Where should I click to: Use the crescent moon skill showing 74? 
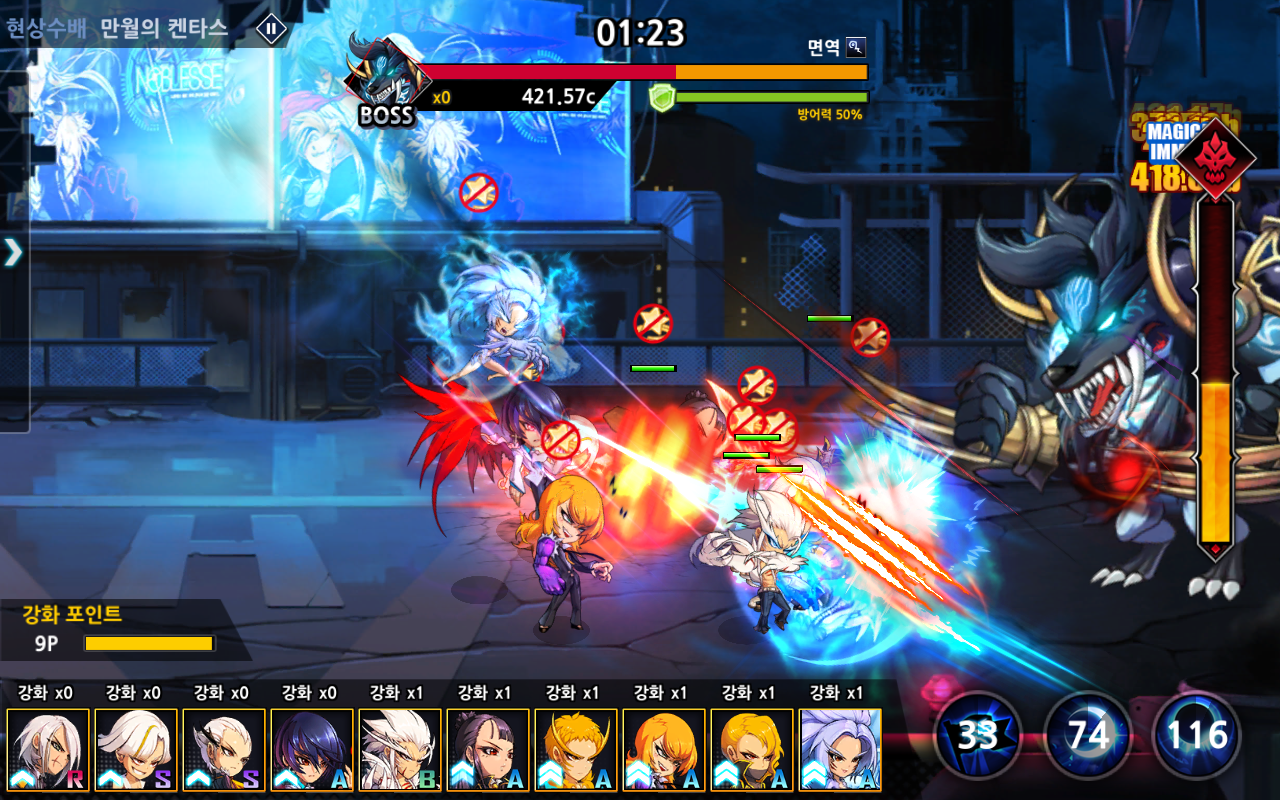coord(1087,736)
